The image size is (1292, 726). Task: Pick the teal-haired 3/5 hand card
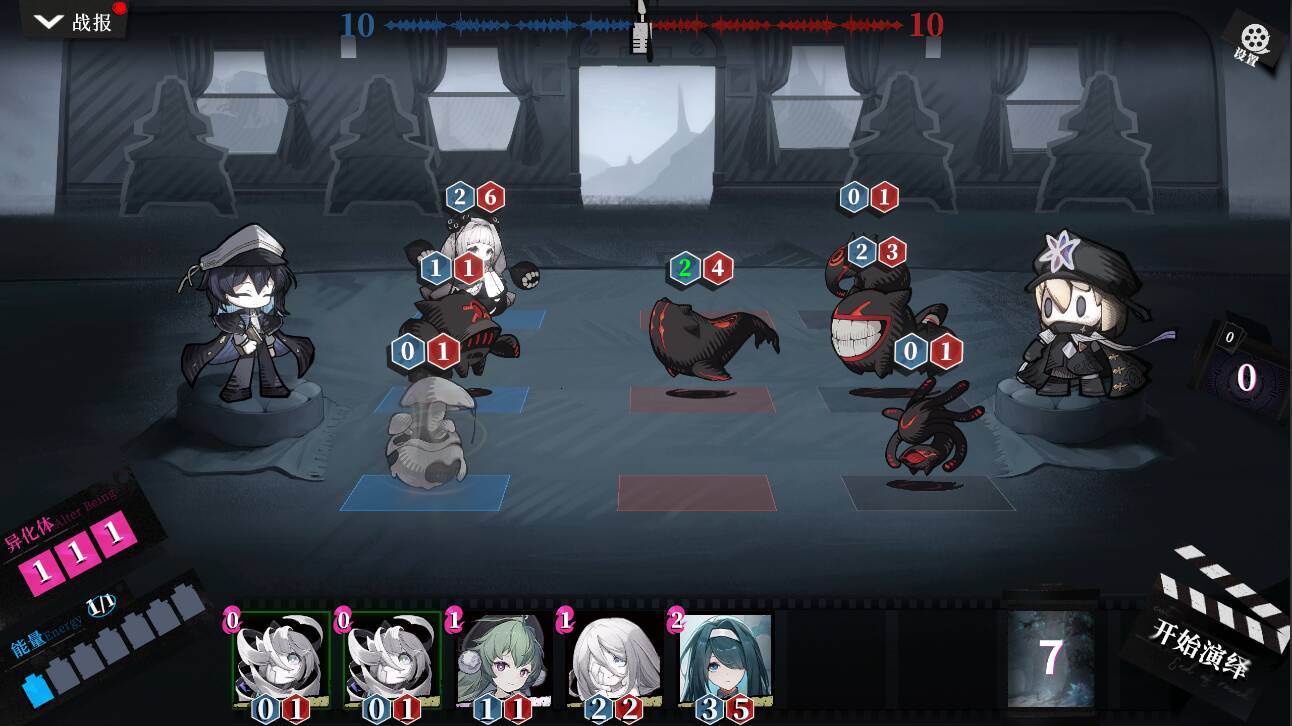pyautogui.click(x=725, y=660)
